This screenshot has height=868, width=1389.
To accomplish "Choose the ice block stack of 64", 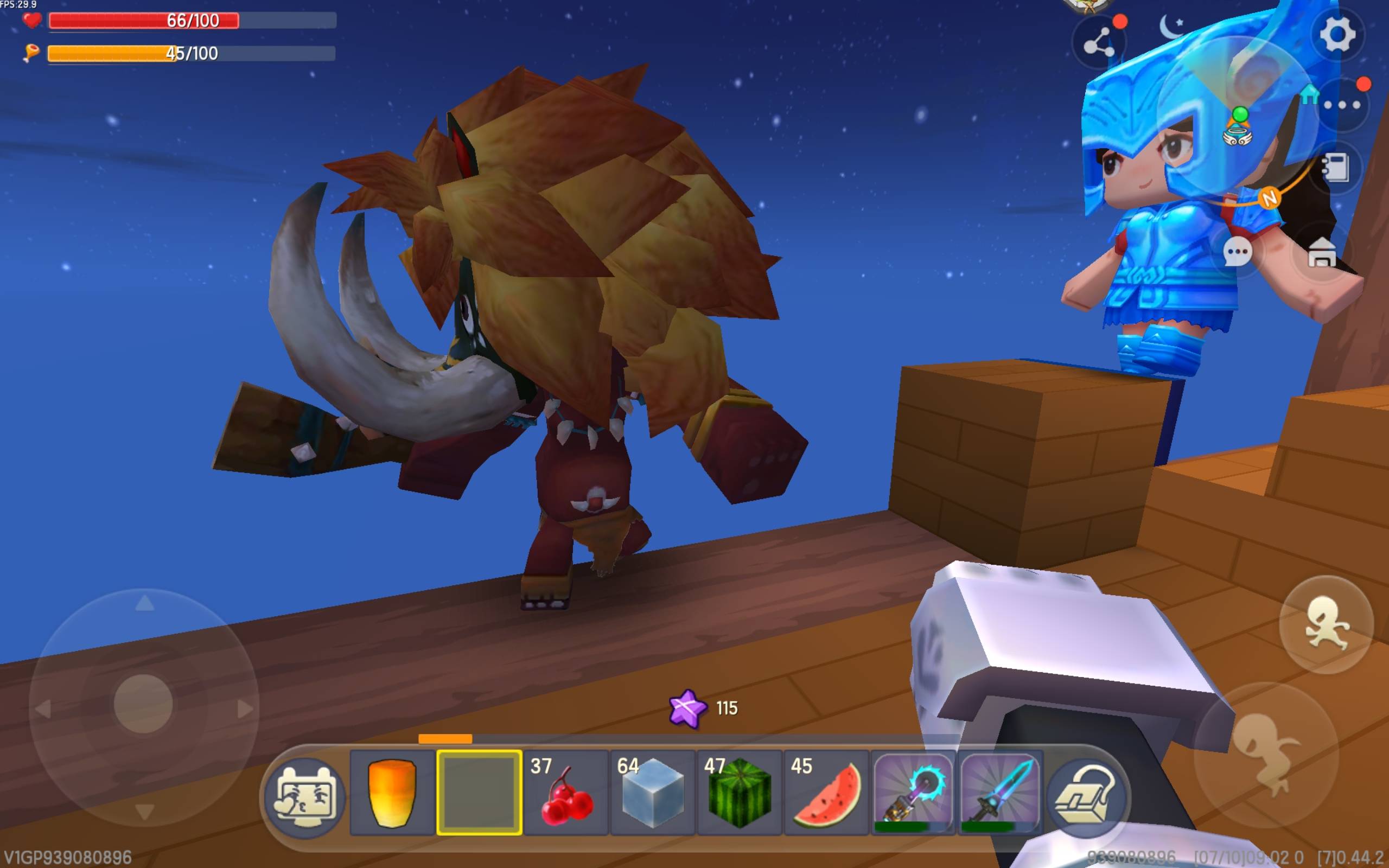I will coord(653,793).
